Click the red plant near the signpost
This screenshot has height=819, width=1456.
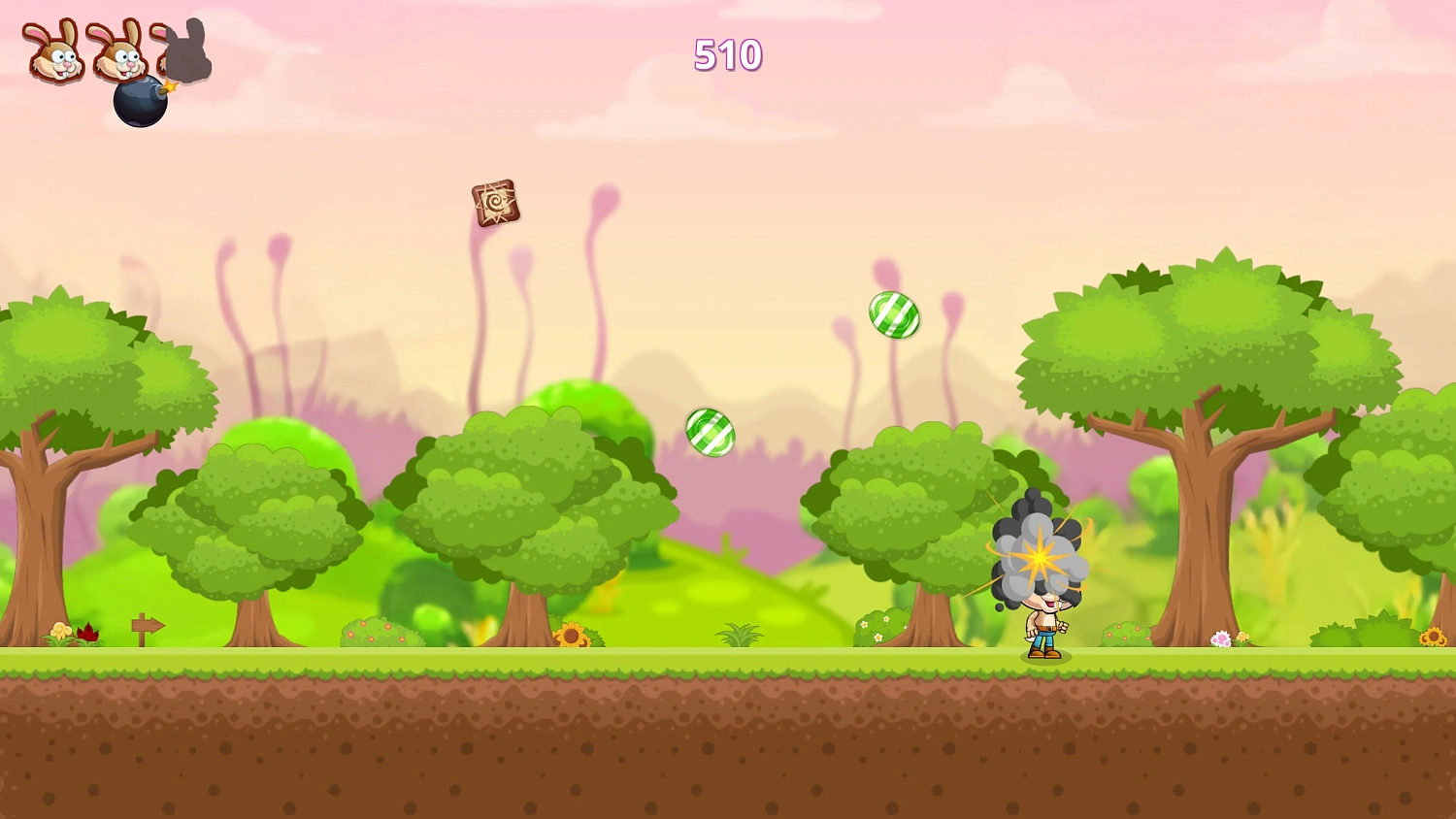click(x=87, y=631)
